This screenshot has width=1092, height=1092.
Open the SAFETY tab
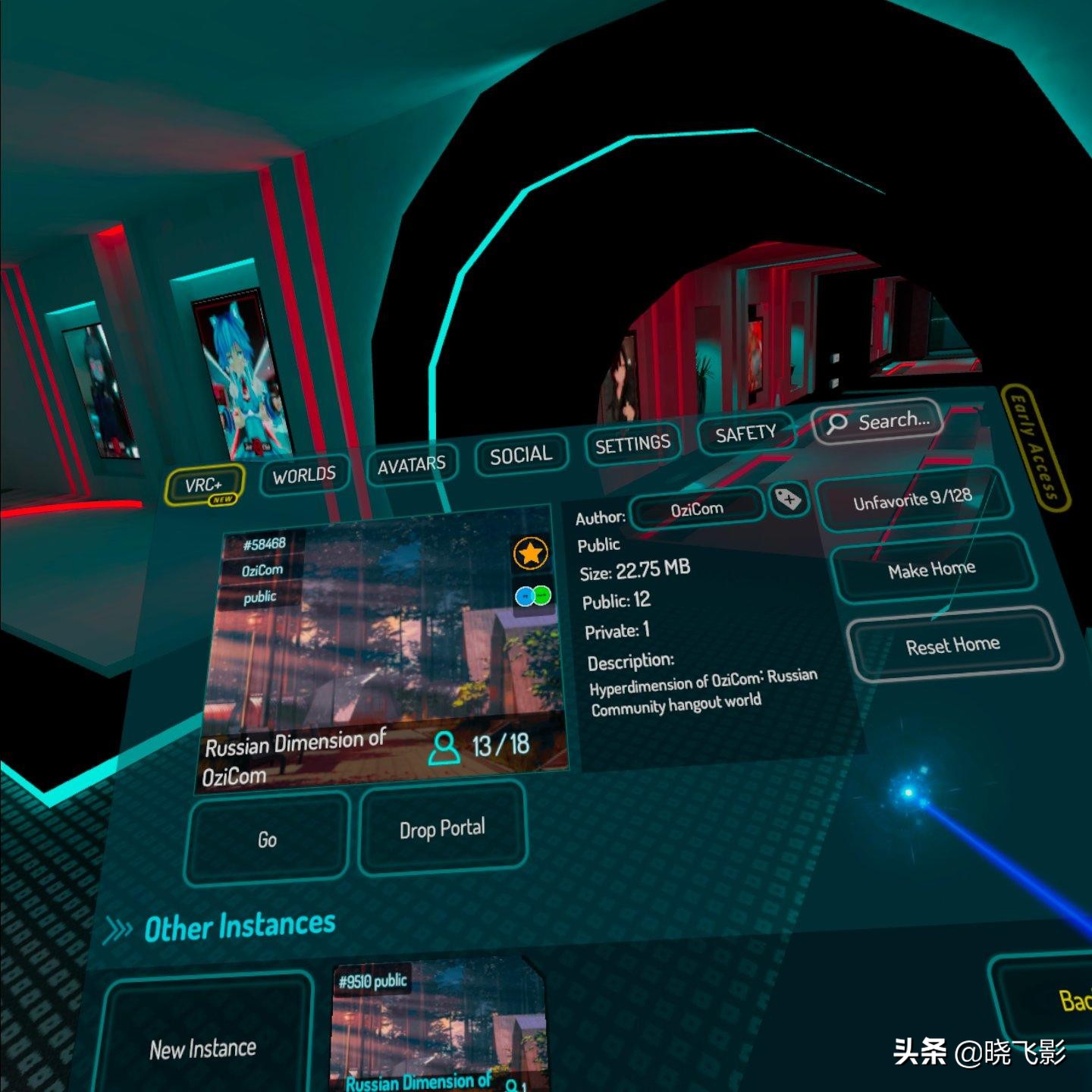(x=744, y=432)
